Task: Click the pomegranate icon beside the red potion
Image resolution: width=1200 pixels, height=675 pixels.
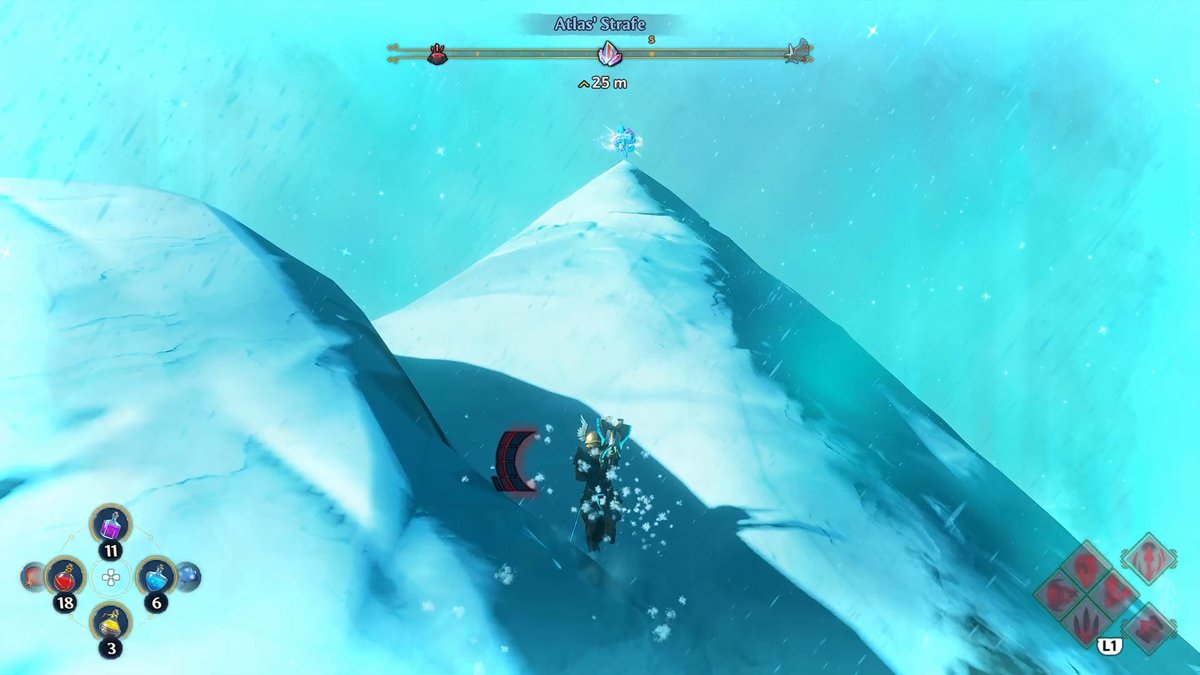Action: [34, 576]
